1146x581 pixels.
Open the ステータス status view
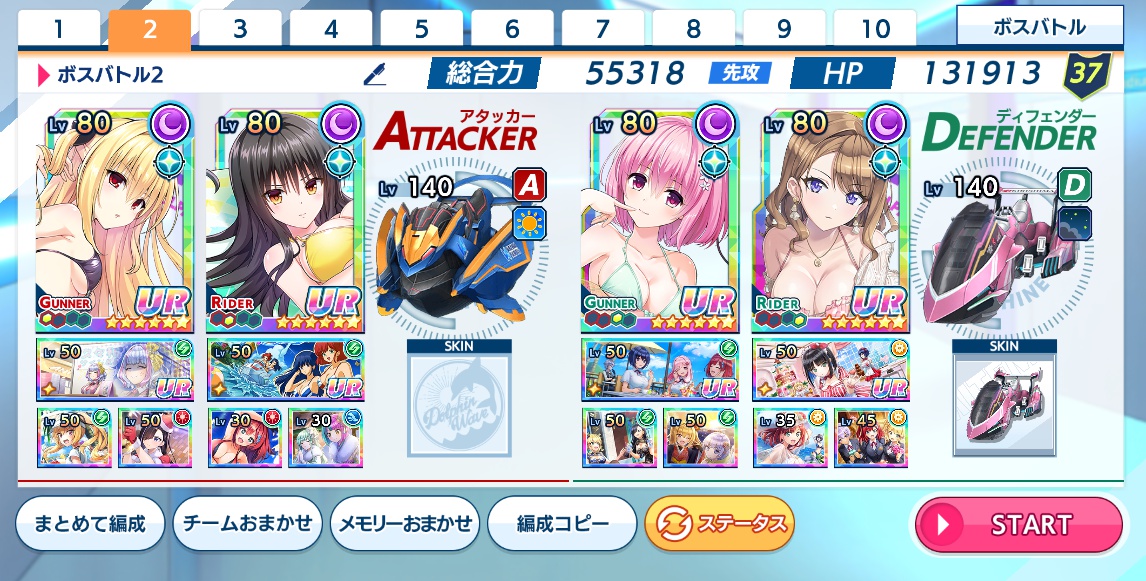[x=719, y=524]
